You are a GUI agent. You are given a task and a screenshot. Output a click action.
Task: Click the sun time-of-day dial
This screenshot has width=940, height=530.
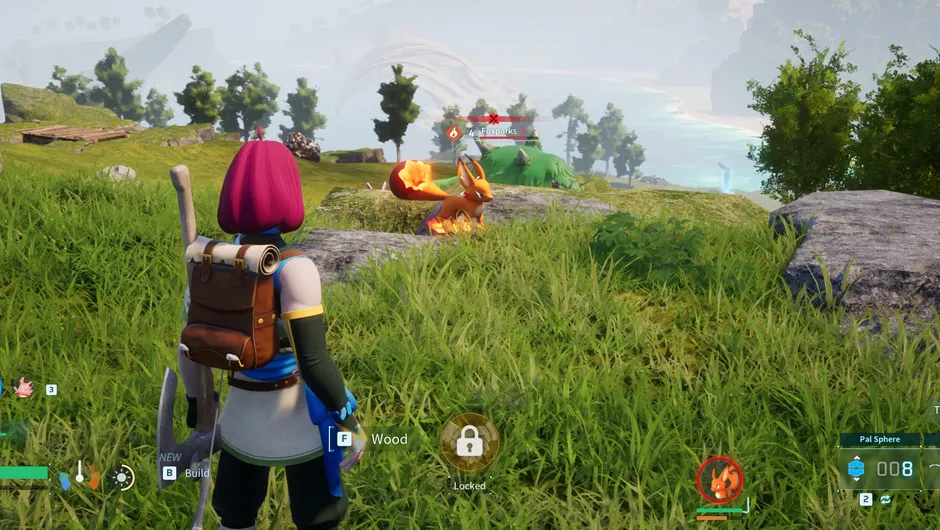coord(123,477)
